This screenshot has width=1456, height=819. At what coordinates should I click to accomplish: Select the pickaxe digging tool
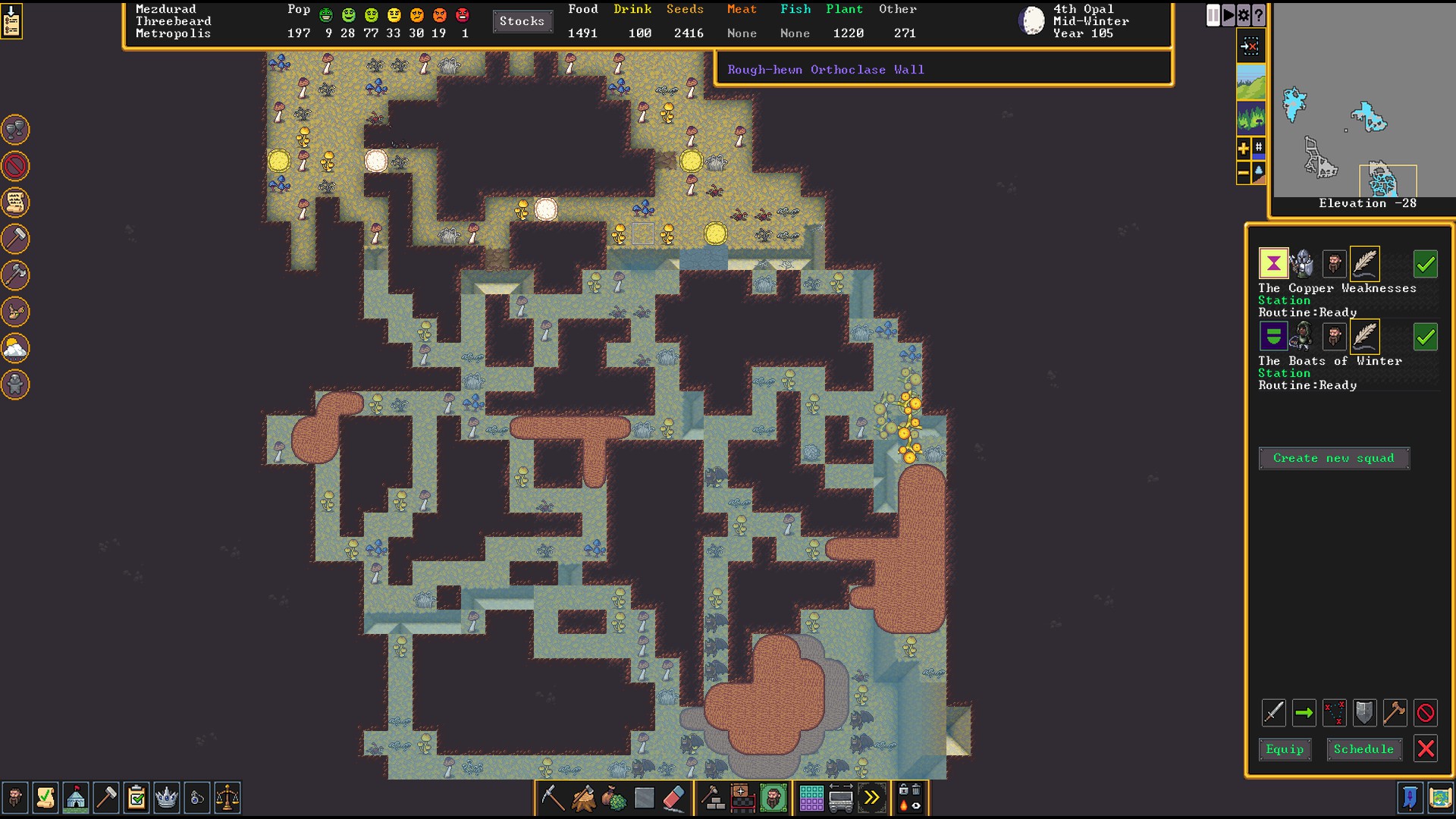[x=553, y=798]
